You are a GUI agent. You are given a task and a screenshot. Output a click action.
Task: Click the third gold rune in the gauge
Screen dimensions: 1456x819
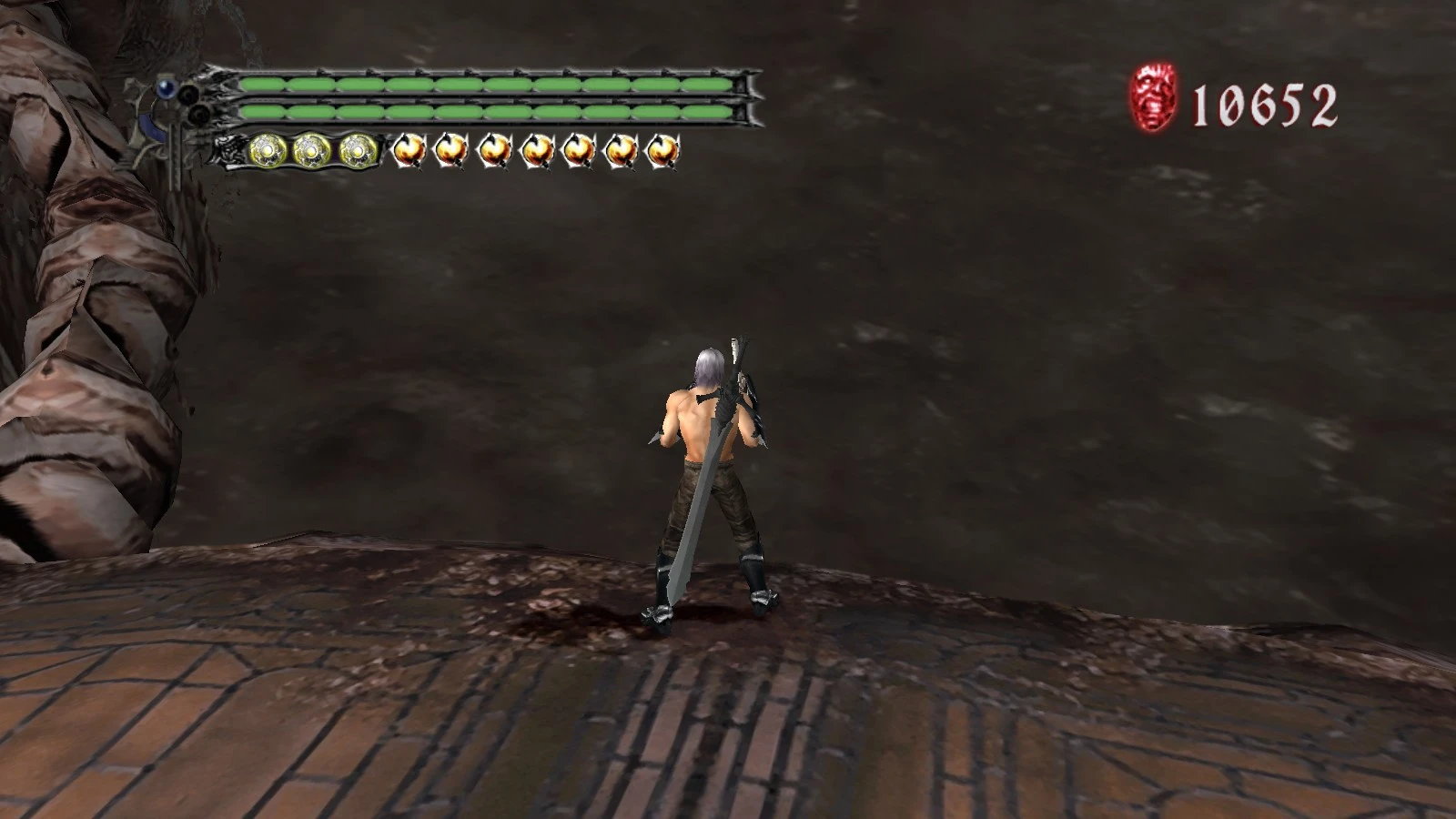(355, 150)
